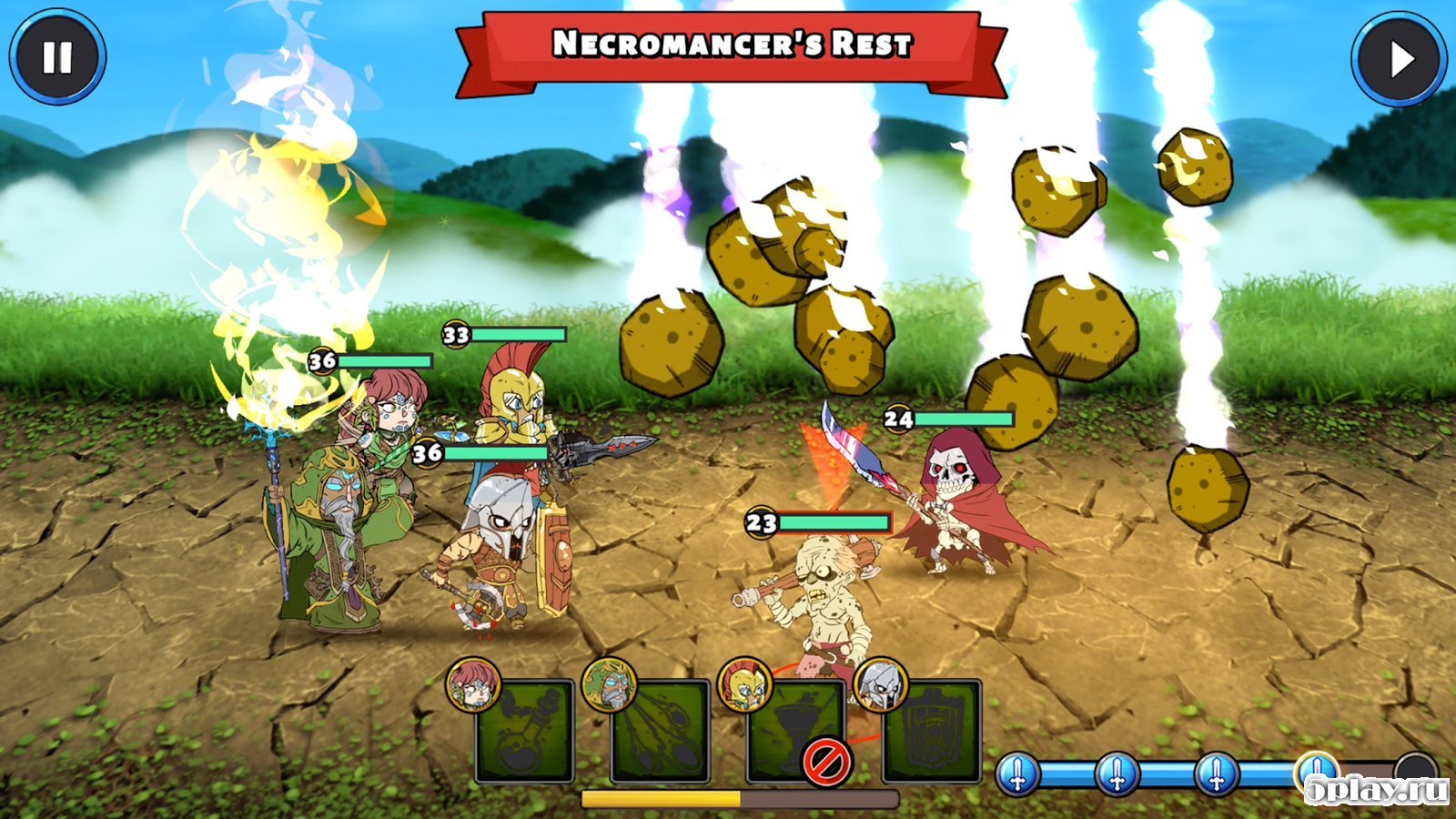Choose the green-hooded wizard portrait
This screenshot has width=1456, height=819.
coord(608,684)
